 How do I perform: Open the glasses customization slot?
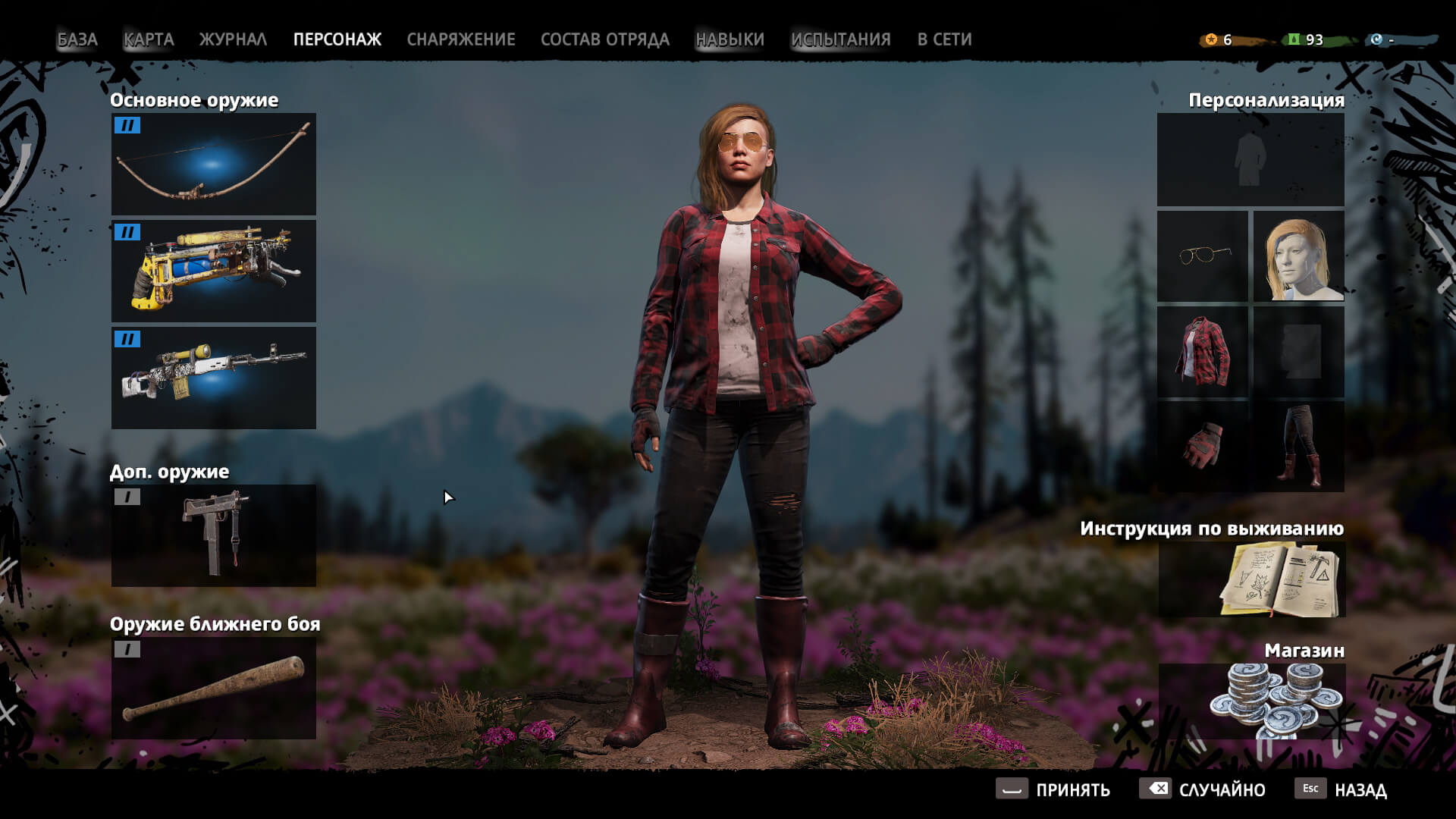point(1203,256)
